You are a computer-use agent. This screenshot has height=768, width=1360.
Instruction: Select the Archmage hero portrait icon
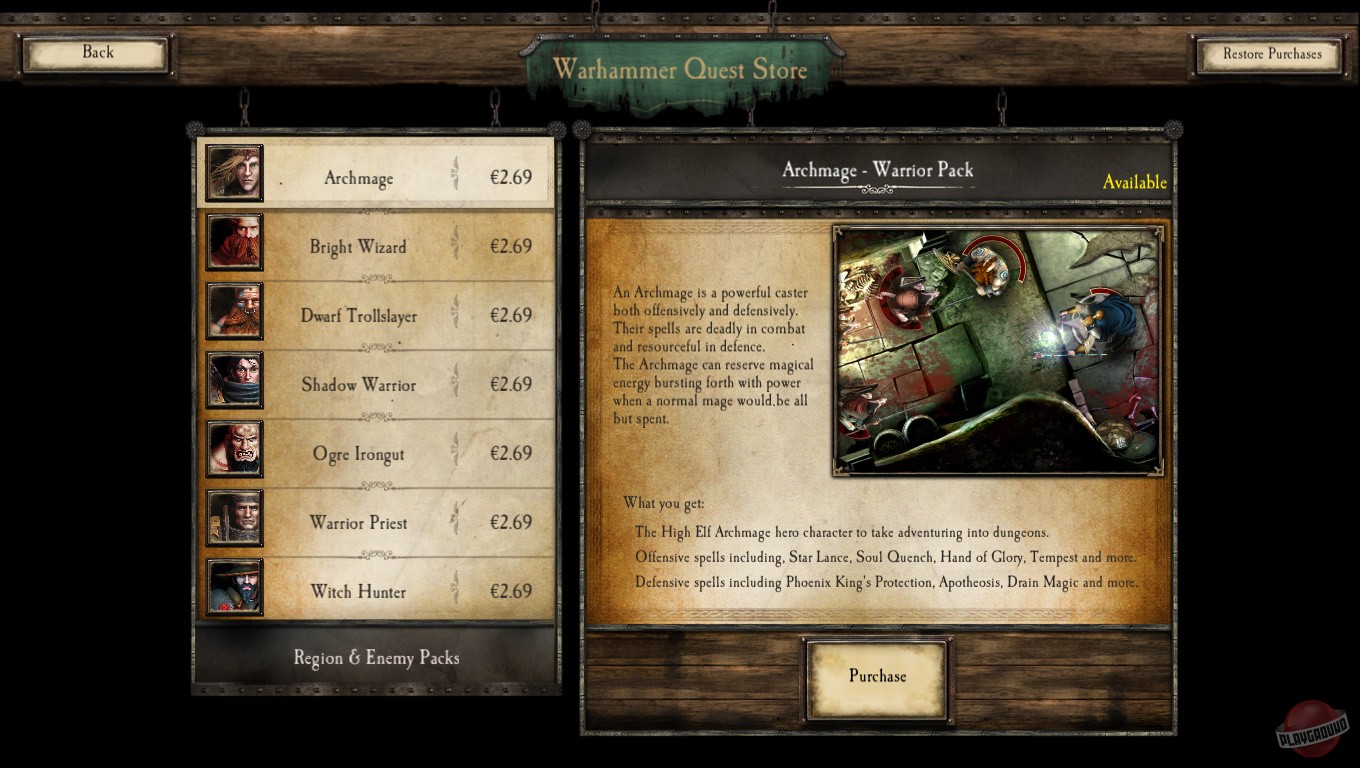234,173
